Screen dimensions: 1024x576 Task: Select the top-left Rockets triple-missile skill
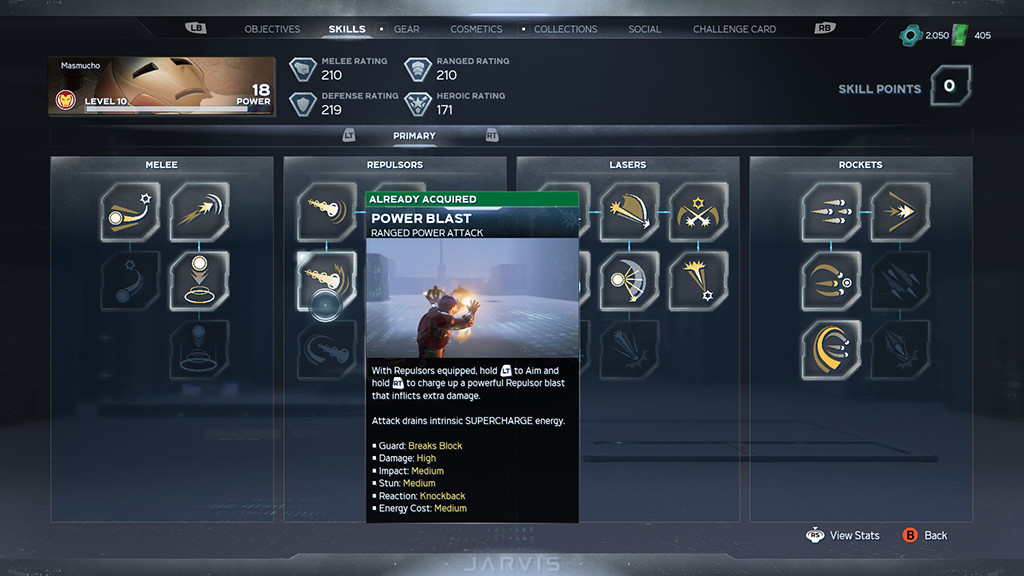[x=831, y=212]
